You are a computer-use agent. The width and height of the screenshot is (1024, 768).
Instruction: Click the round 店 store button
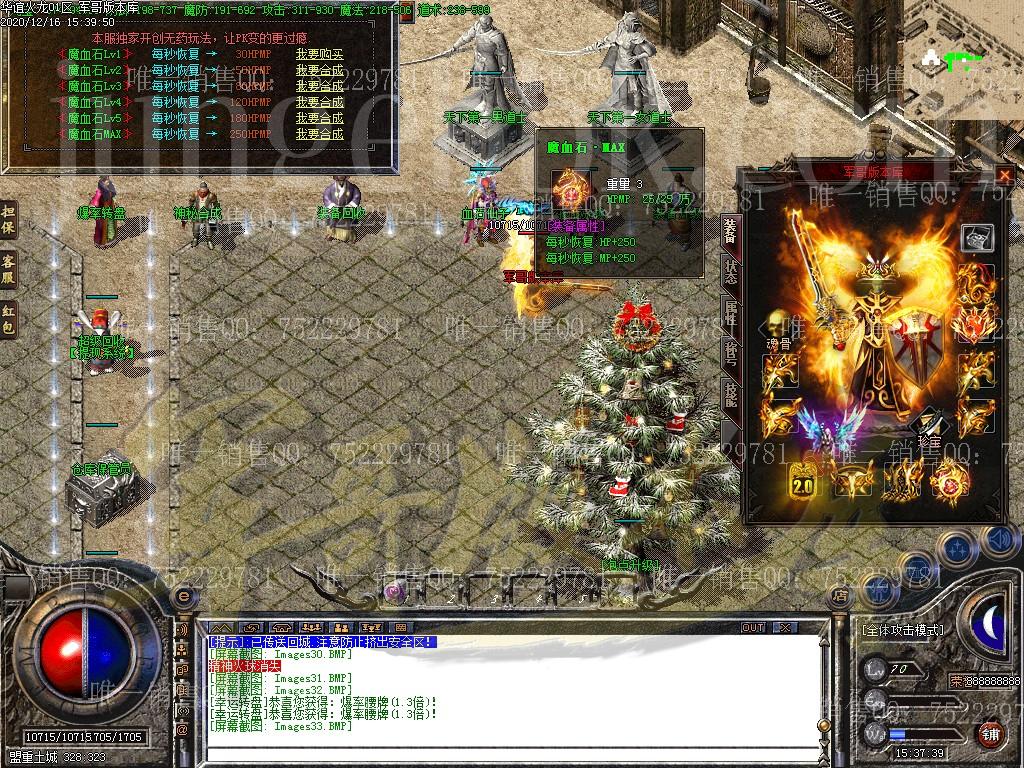tap(840, 595)
